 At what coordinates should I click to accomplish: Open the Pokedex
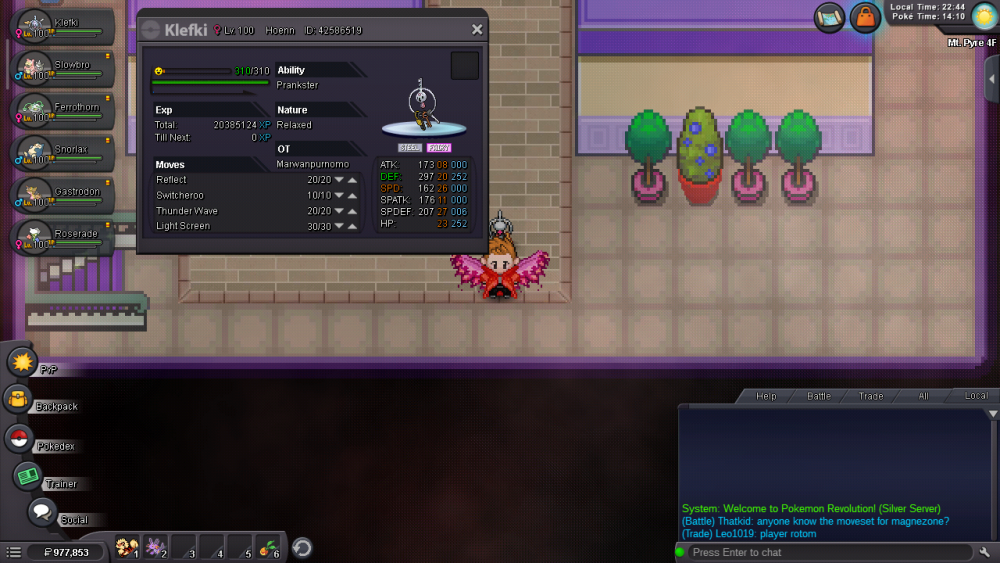tap(18, 438)
